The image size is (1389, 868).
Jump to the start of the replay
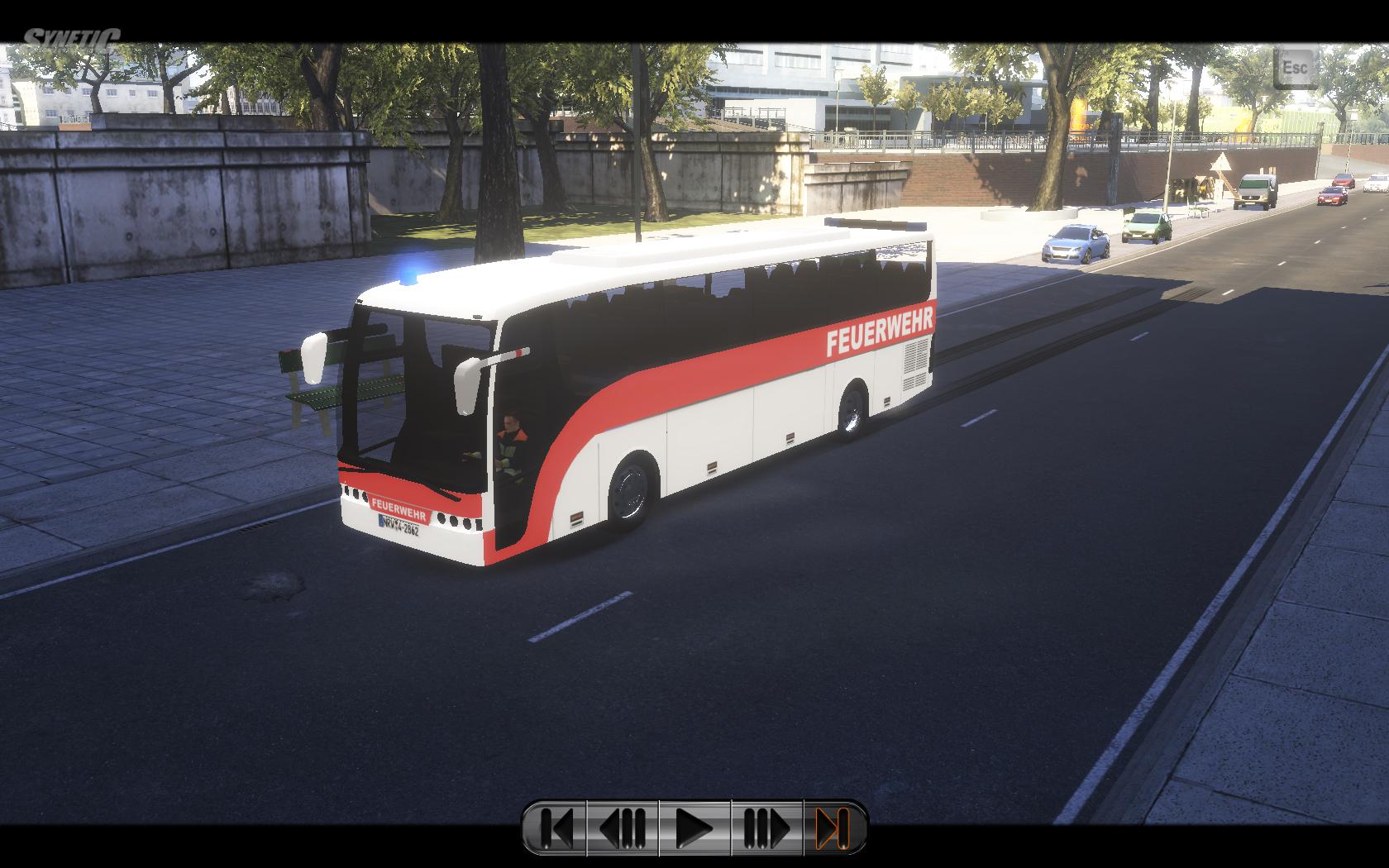click(556, 827)
